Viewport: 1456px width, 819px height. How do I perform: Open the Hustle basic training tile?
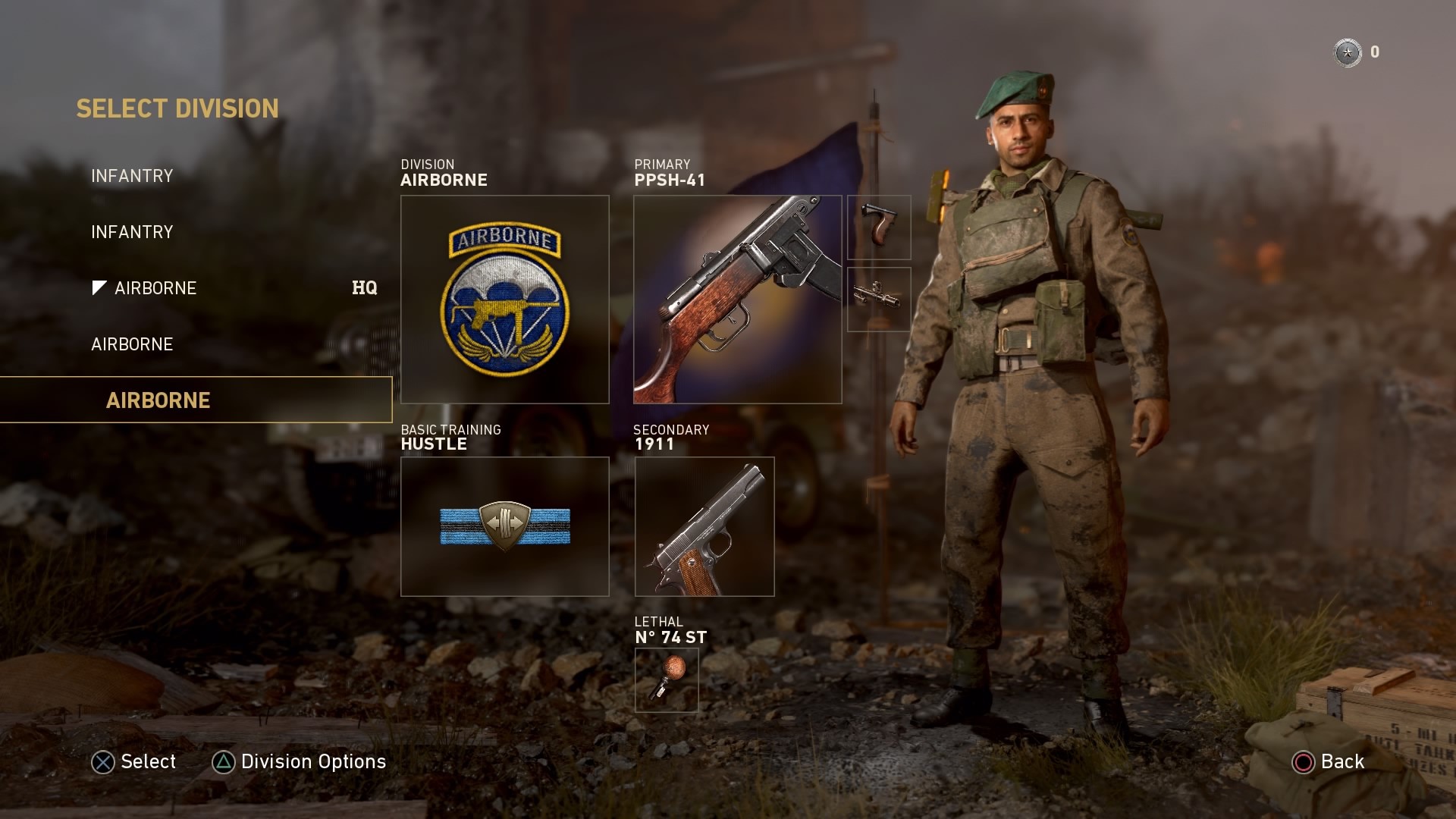pyautogui.click(x=504, y=526)
